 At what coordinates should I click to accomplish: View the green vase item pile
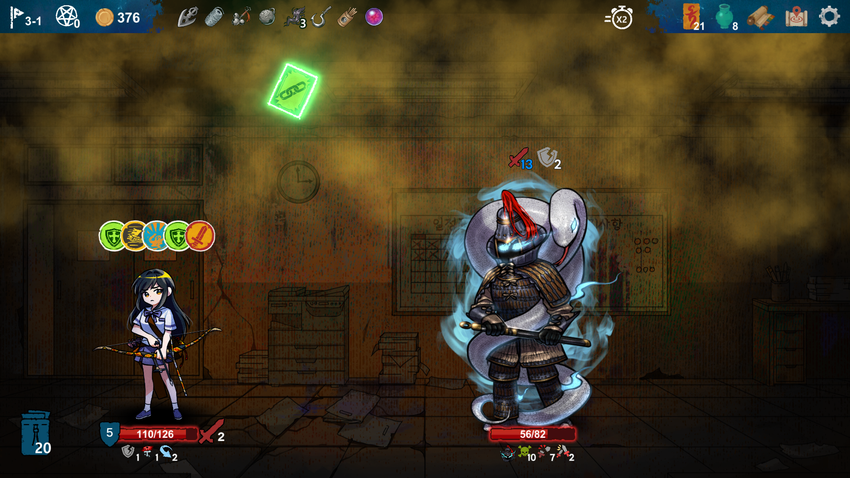click(x=724, y=16)
